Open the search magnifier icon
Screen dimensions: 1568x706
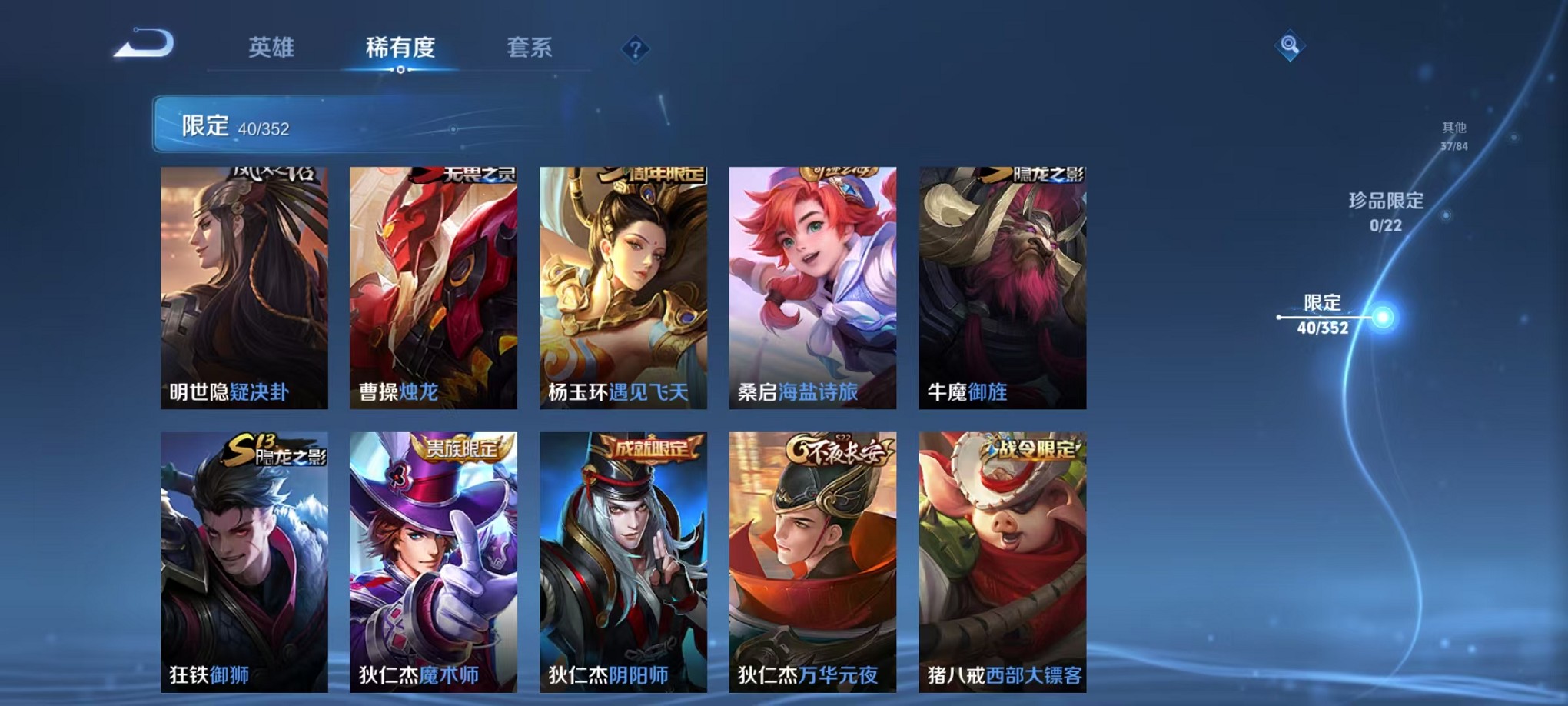pos(1291,45)
